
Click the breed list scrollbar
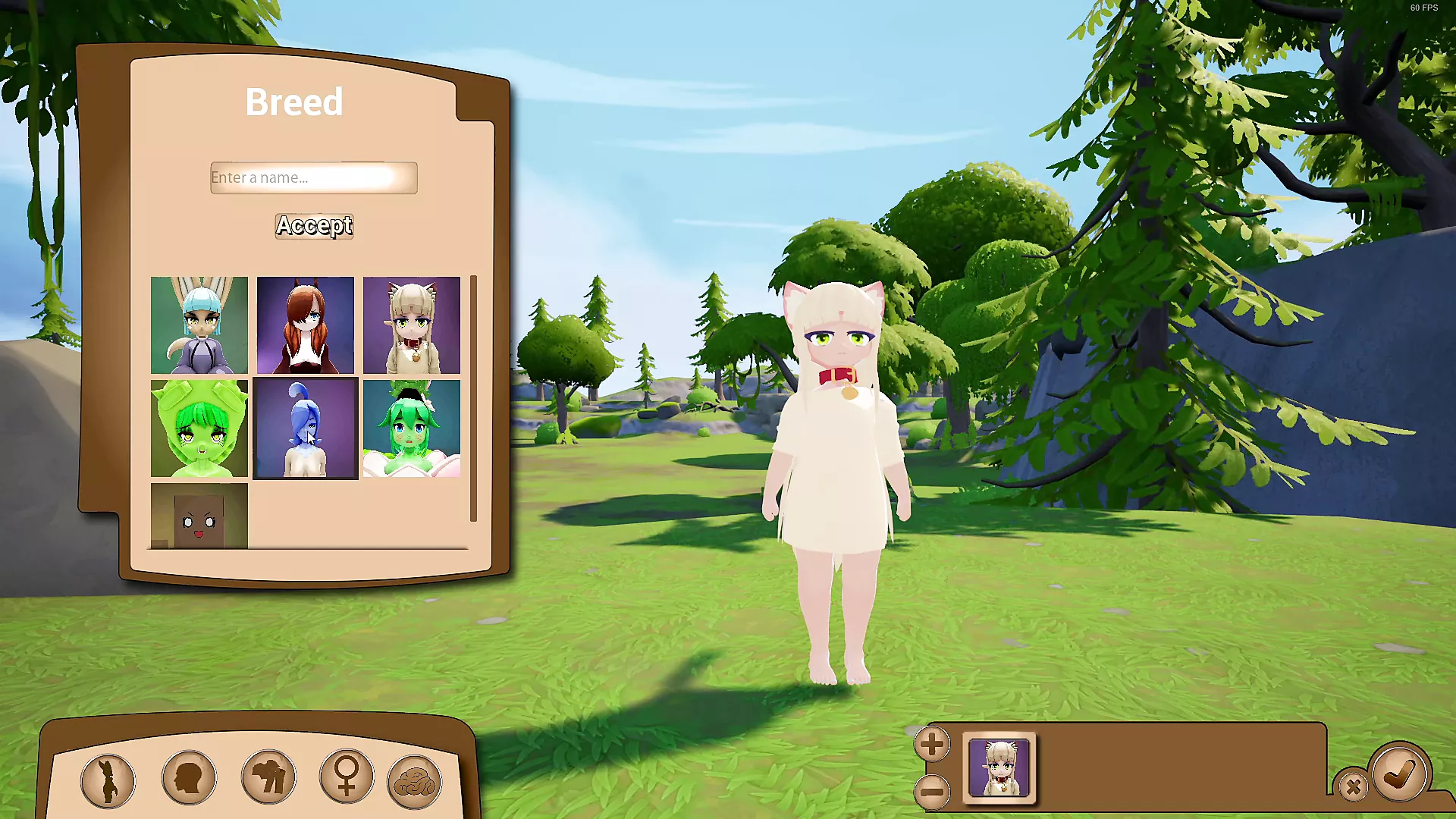473,399
